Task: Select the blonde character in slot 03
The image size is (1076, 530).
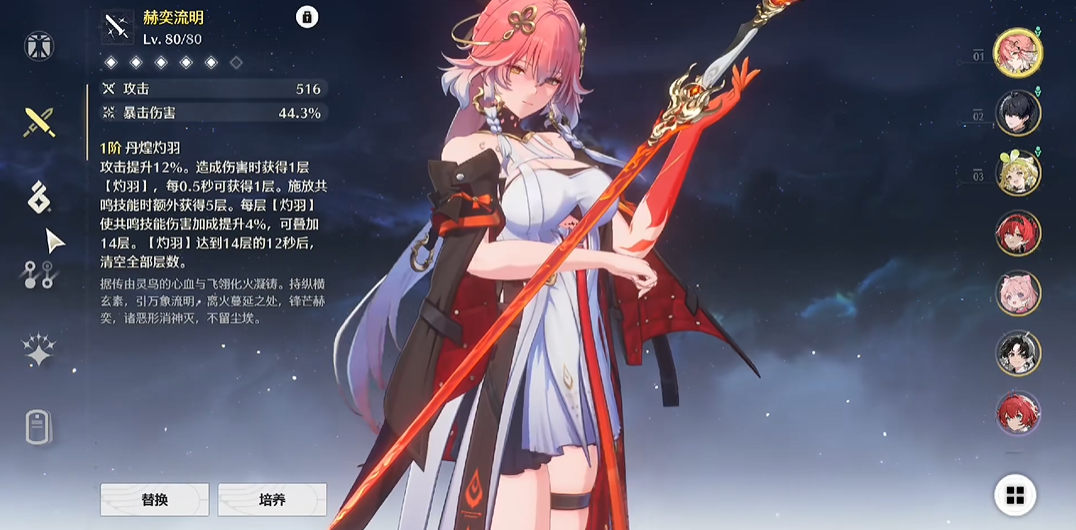Action: pyautogui.click(x=1018, y=173)
